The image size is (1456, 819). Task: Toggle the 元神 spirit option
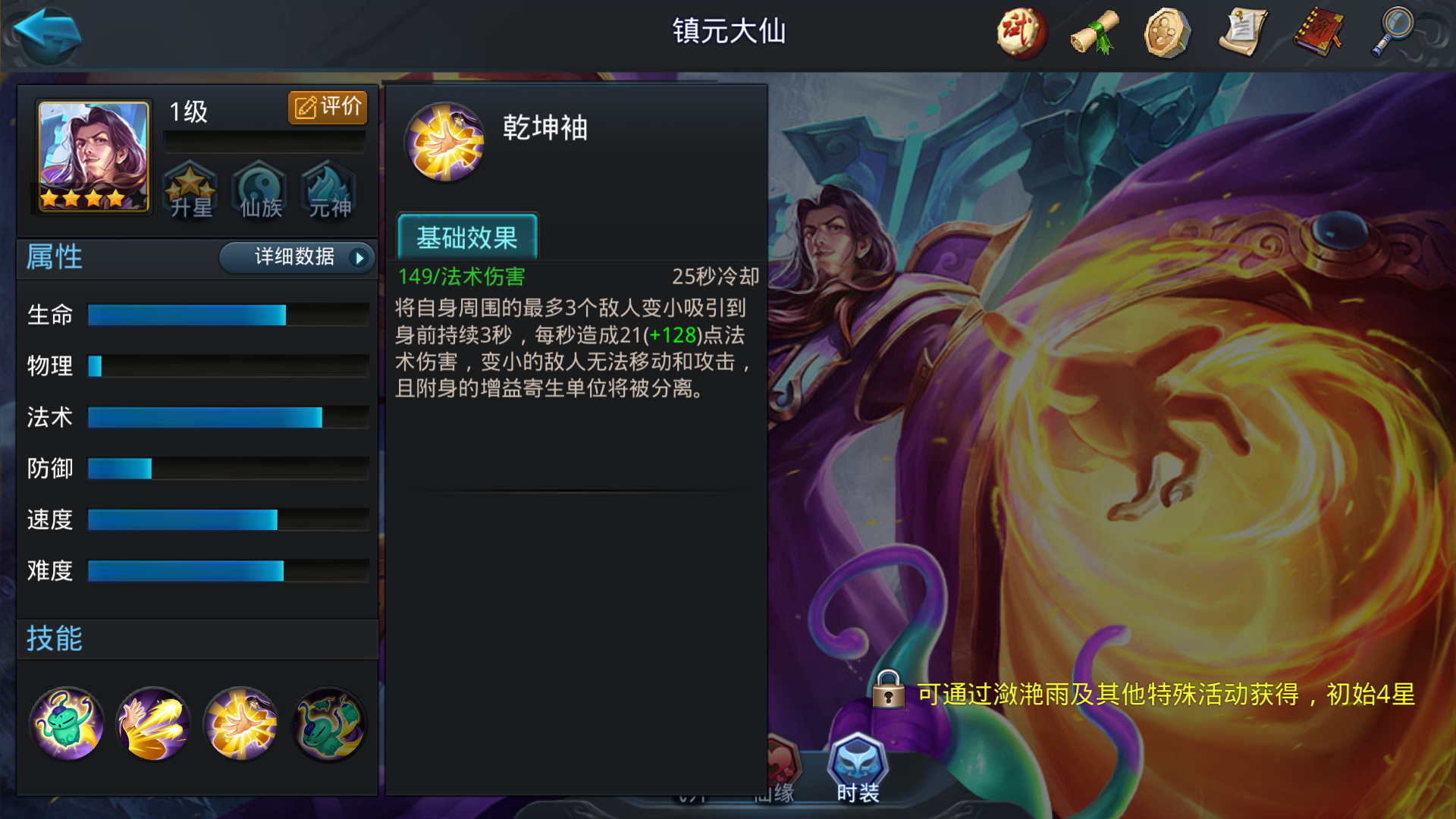[328, 191]
